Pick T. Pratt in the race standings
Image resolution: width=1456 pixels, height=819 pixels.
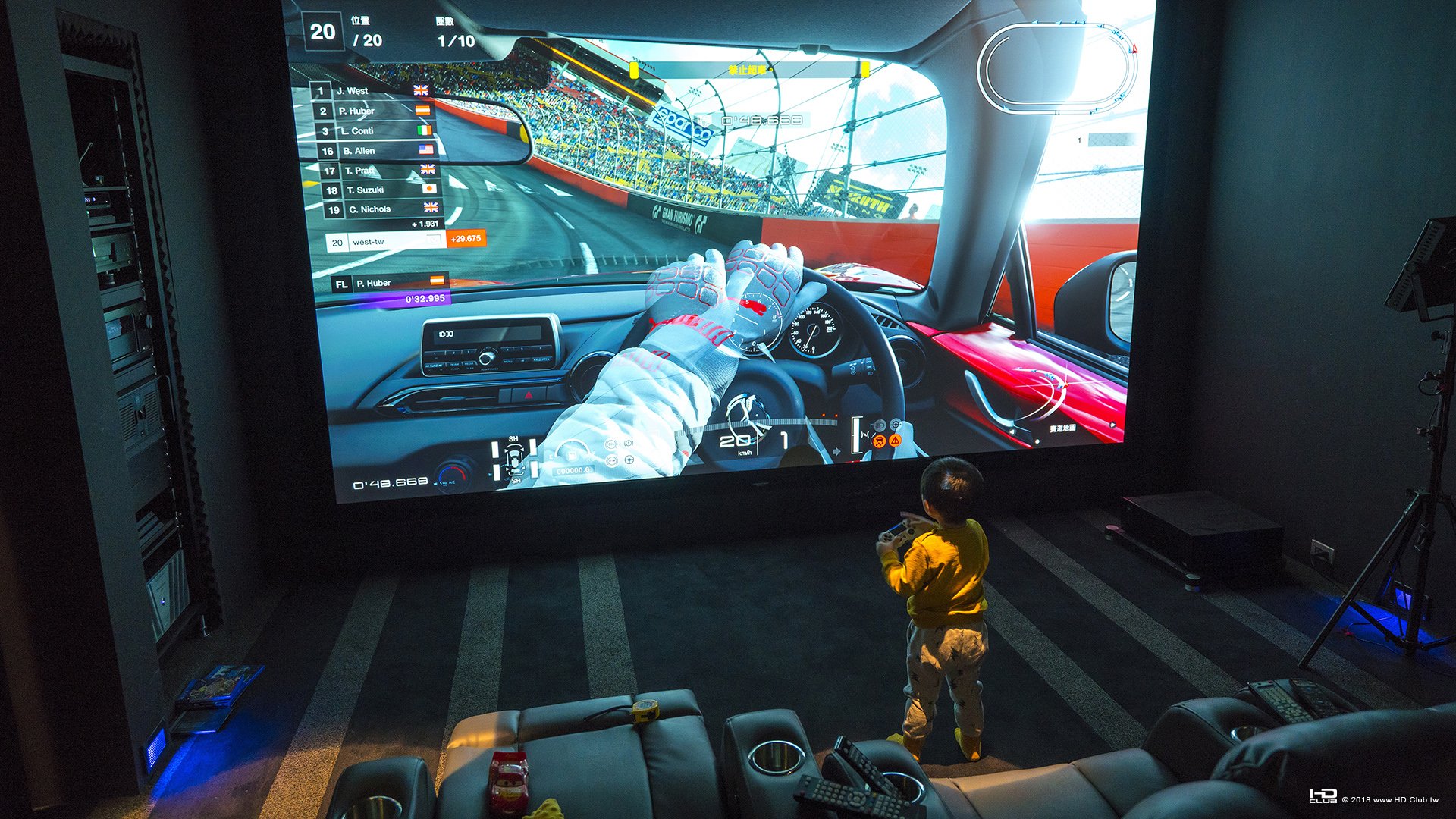pos(379,171)
